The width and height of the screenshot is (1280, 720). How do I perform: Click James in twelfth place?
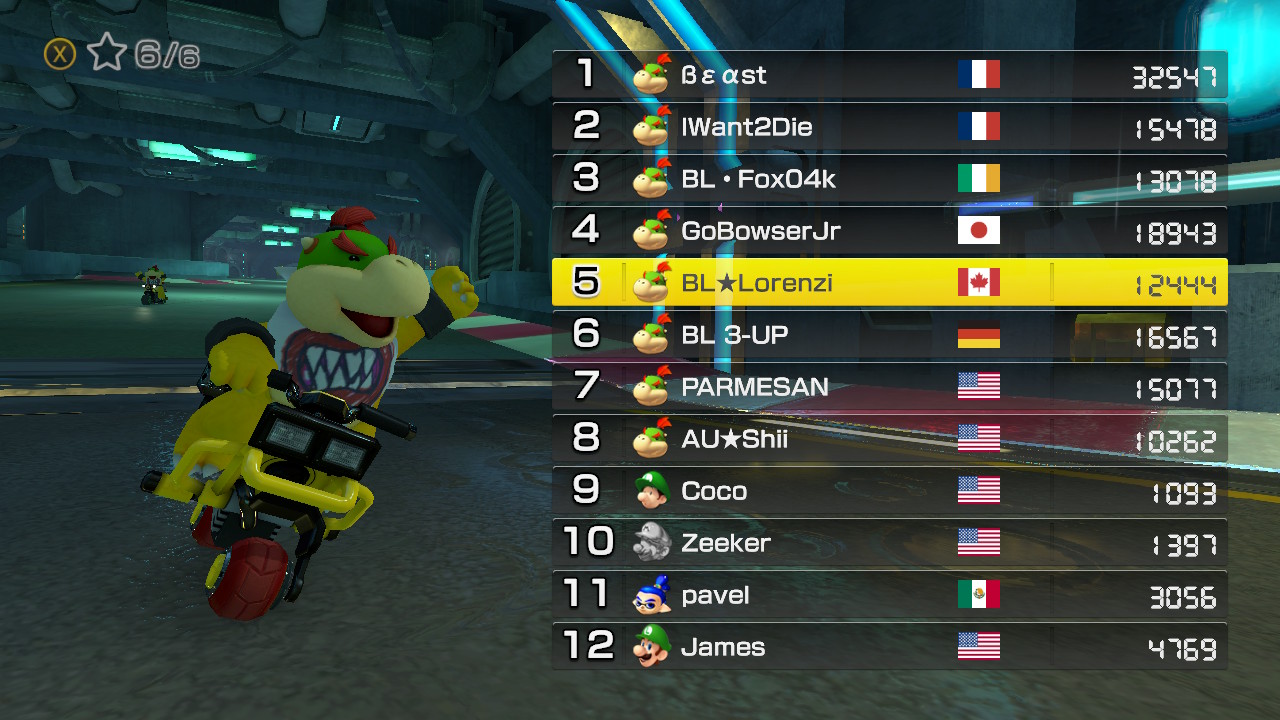[x=889, y=647]
